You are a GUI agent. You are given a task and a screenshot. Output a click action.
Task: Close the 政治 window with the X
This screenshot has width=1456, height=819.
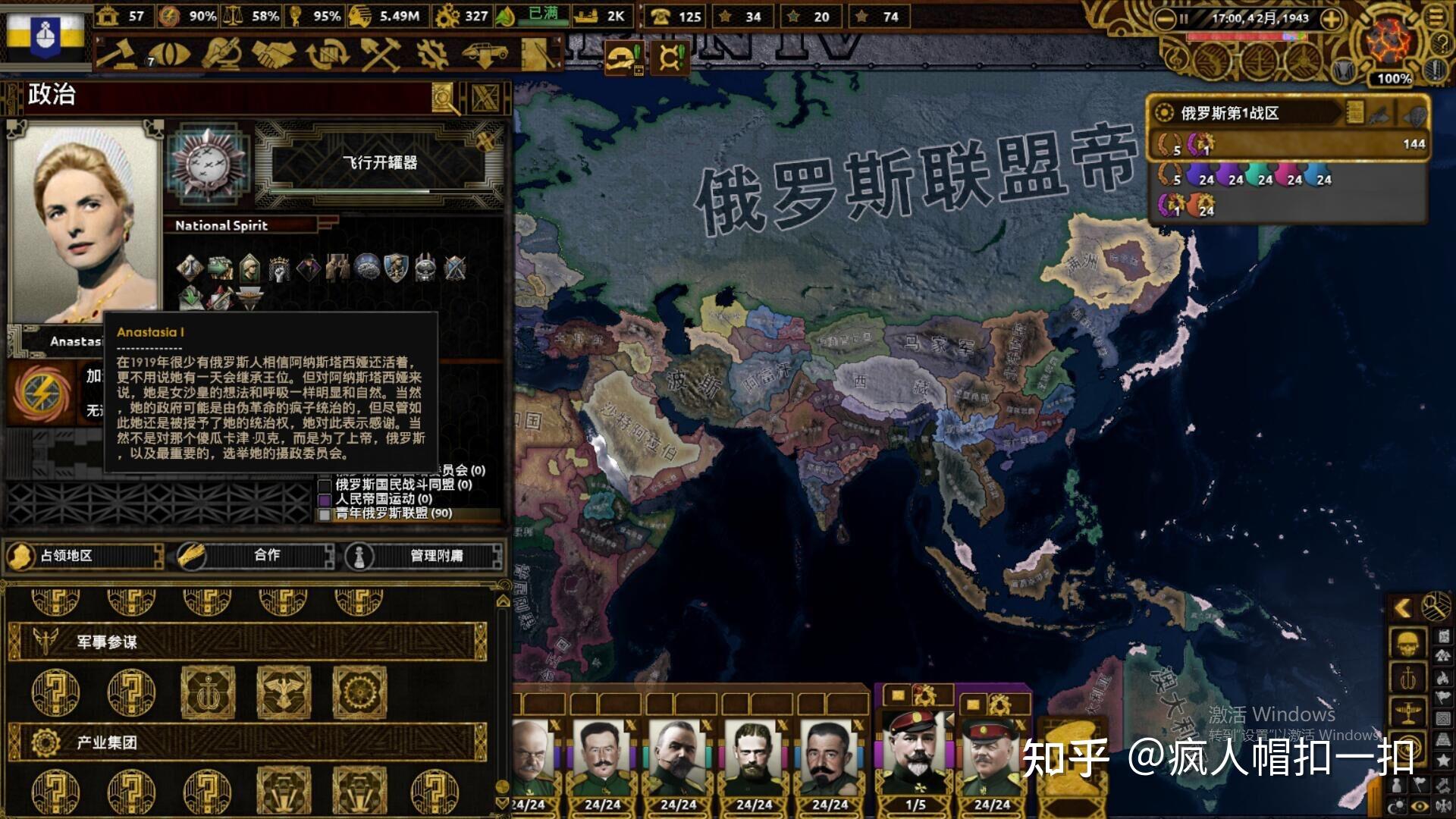pos(484,99)
